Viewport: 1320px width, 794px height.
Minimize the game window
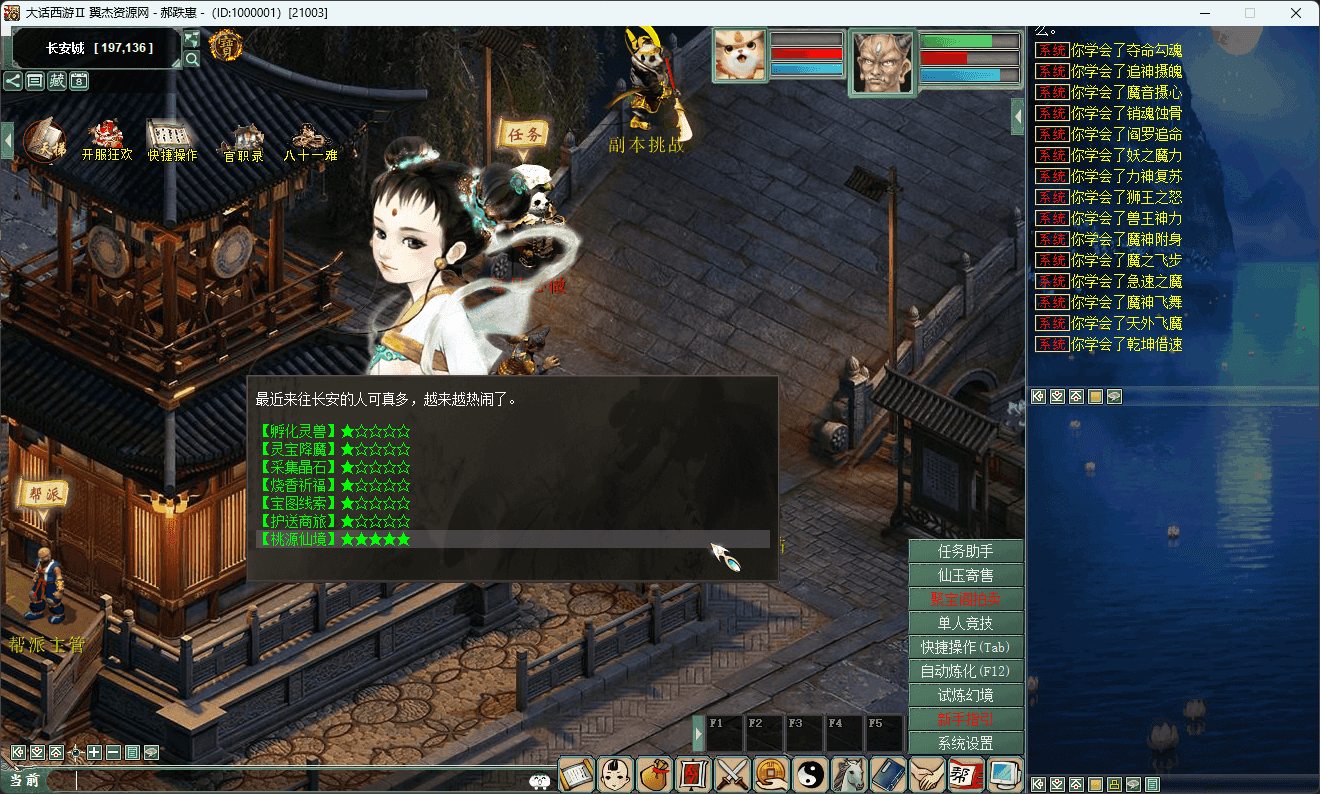(1204, 13)
